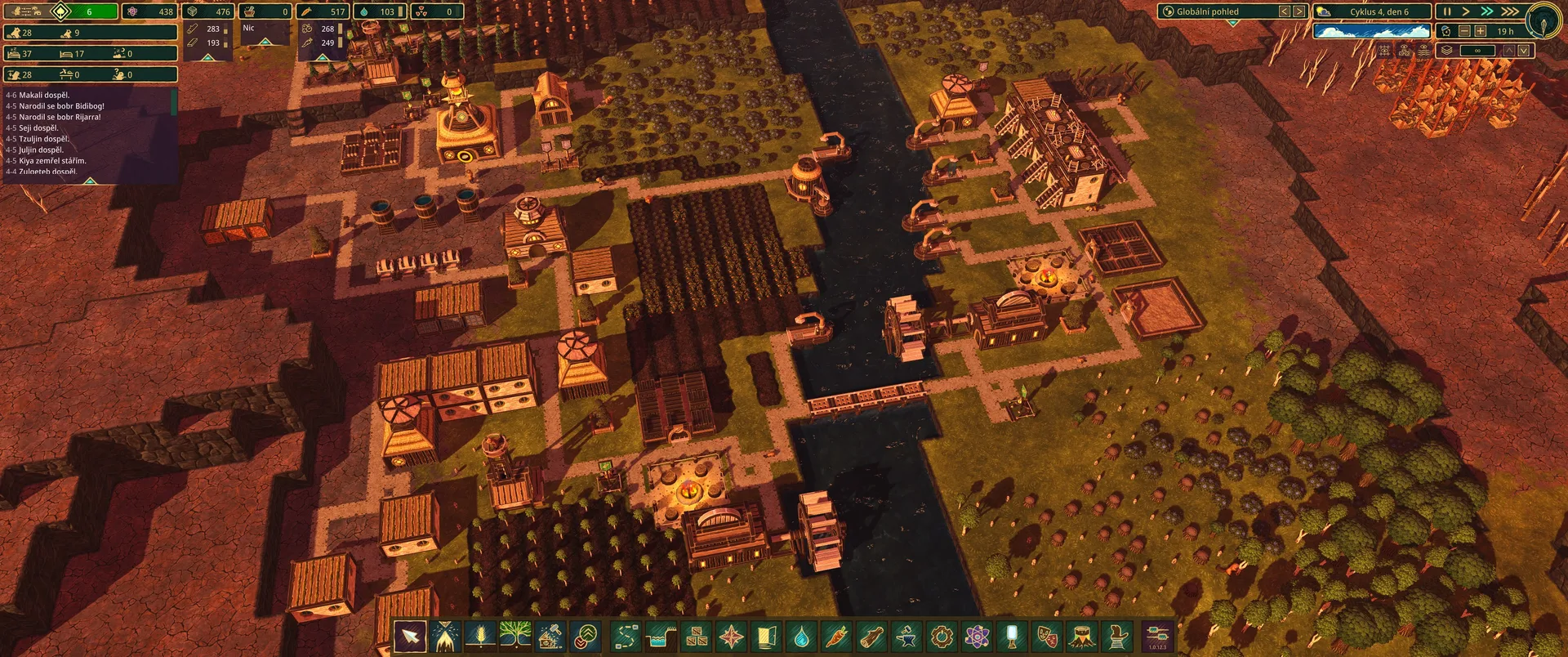The height and width of the screenshot is (657, 1568).
Task: Select the cursor tool in toolbar
Action: (410, 636)
